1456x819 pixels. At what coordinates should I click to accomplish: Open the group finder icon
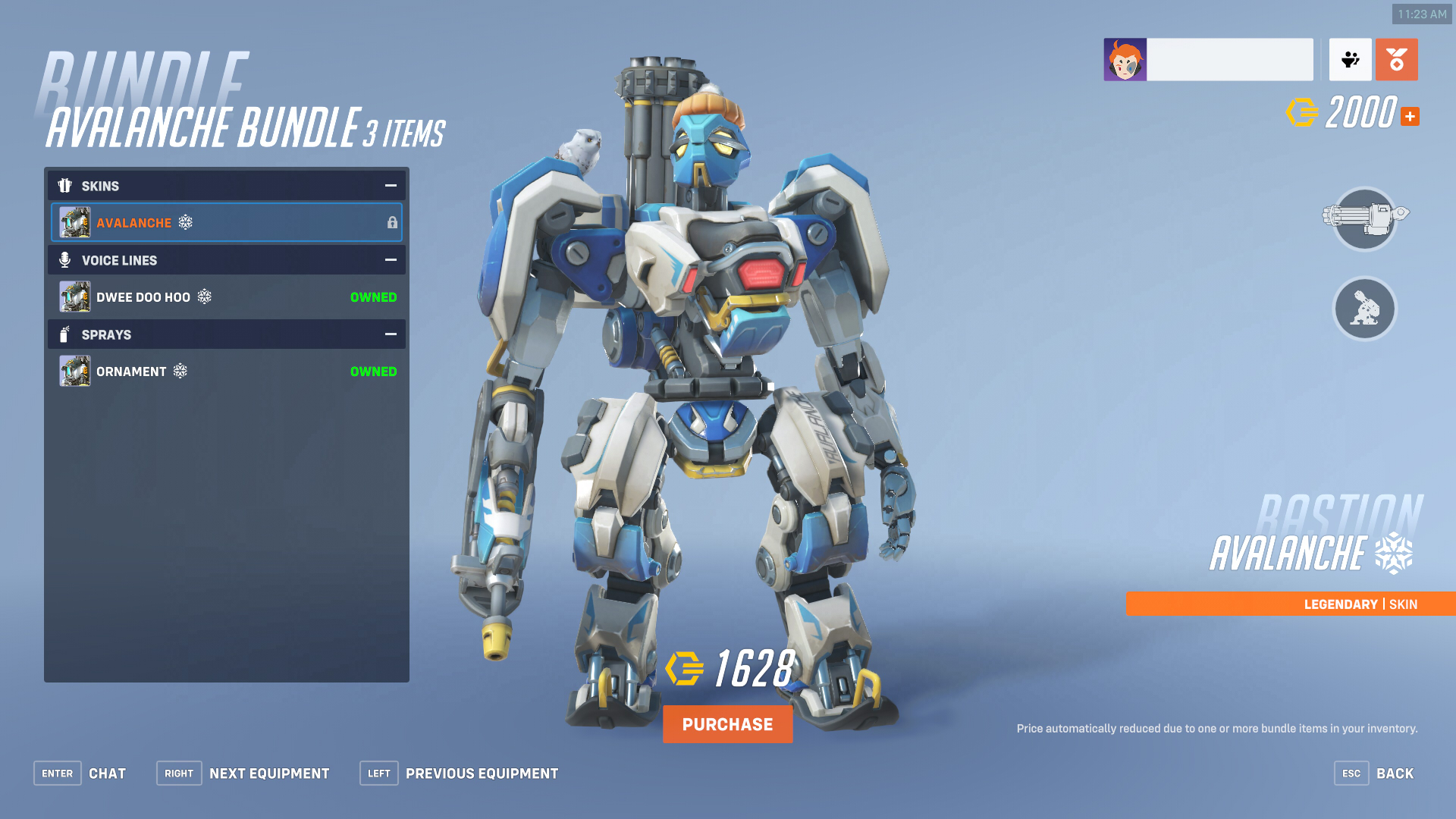tap(1350, 59)
